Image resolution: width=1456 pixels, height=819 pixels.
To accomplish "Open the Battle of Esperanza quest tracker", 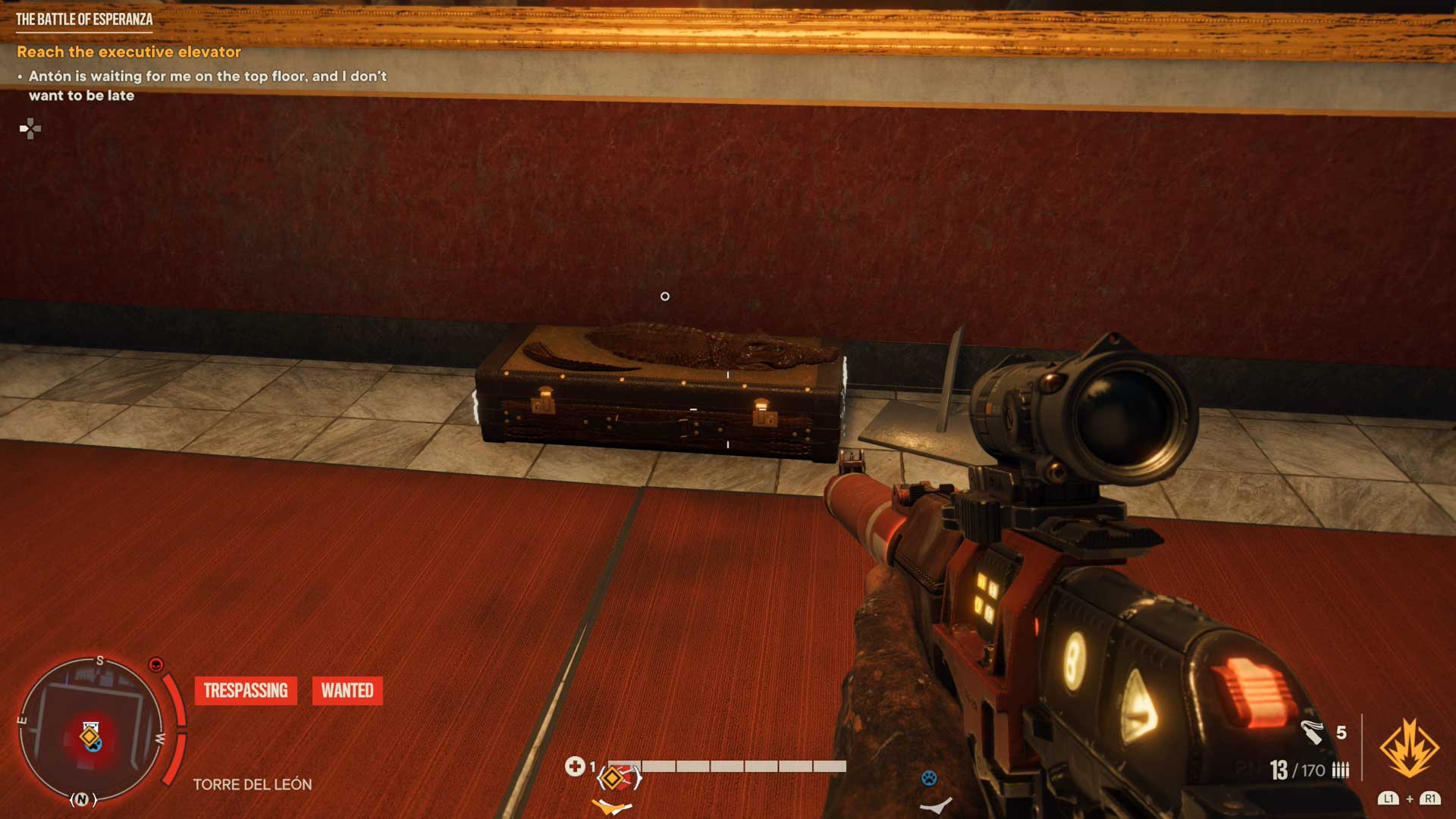I will (84, 20).
